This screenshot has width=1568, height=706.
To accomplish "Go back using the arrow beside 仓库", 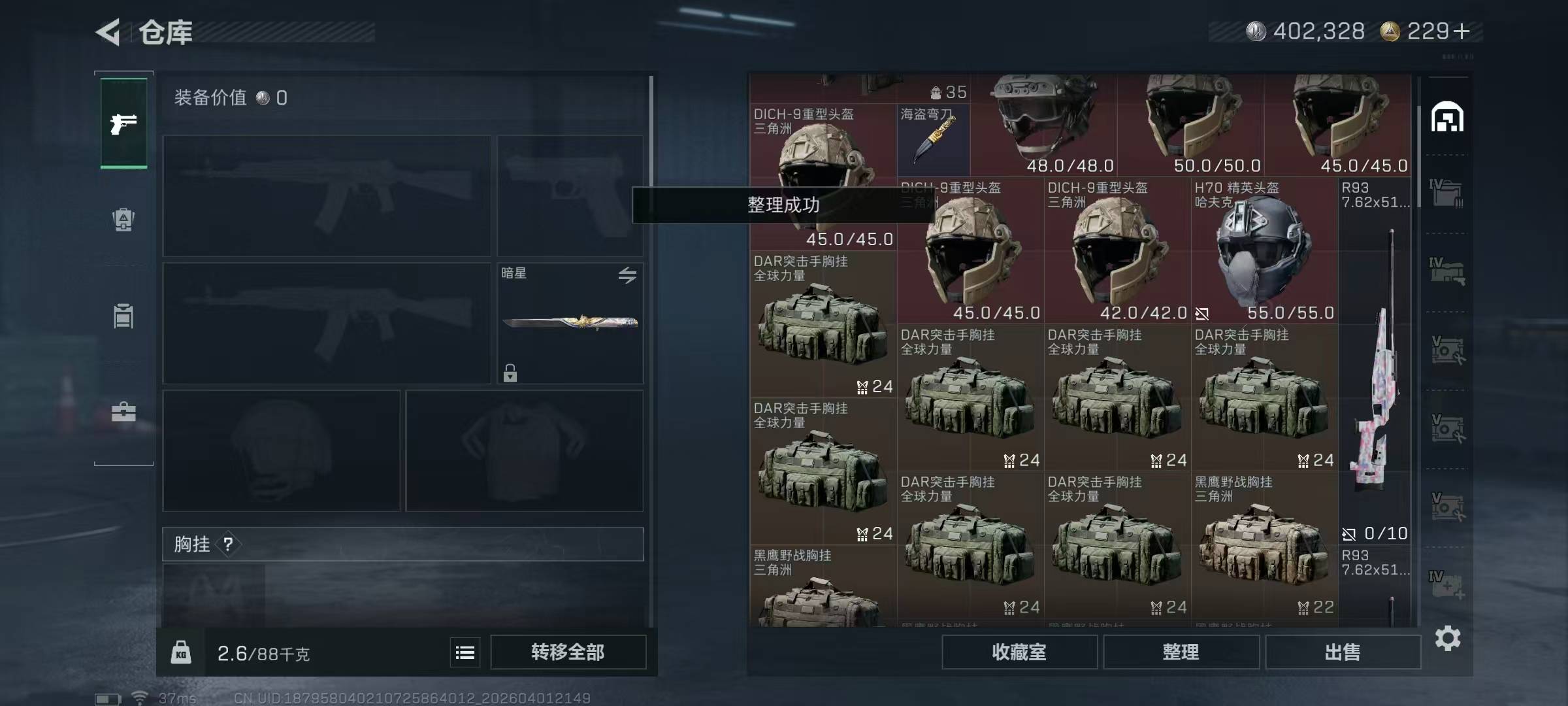I will pos(109,32).
